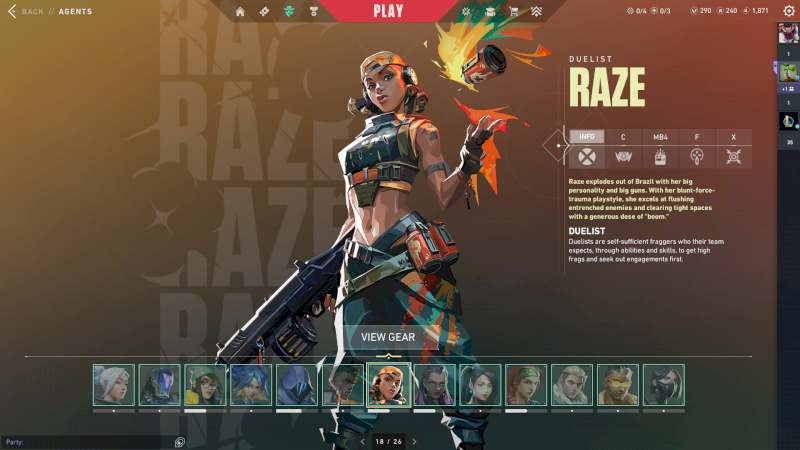Pick Reyna from the agent row
This screenshot has height=450, width=800.
(434, 385)
